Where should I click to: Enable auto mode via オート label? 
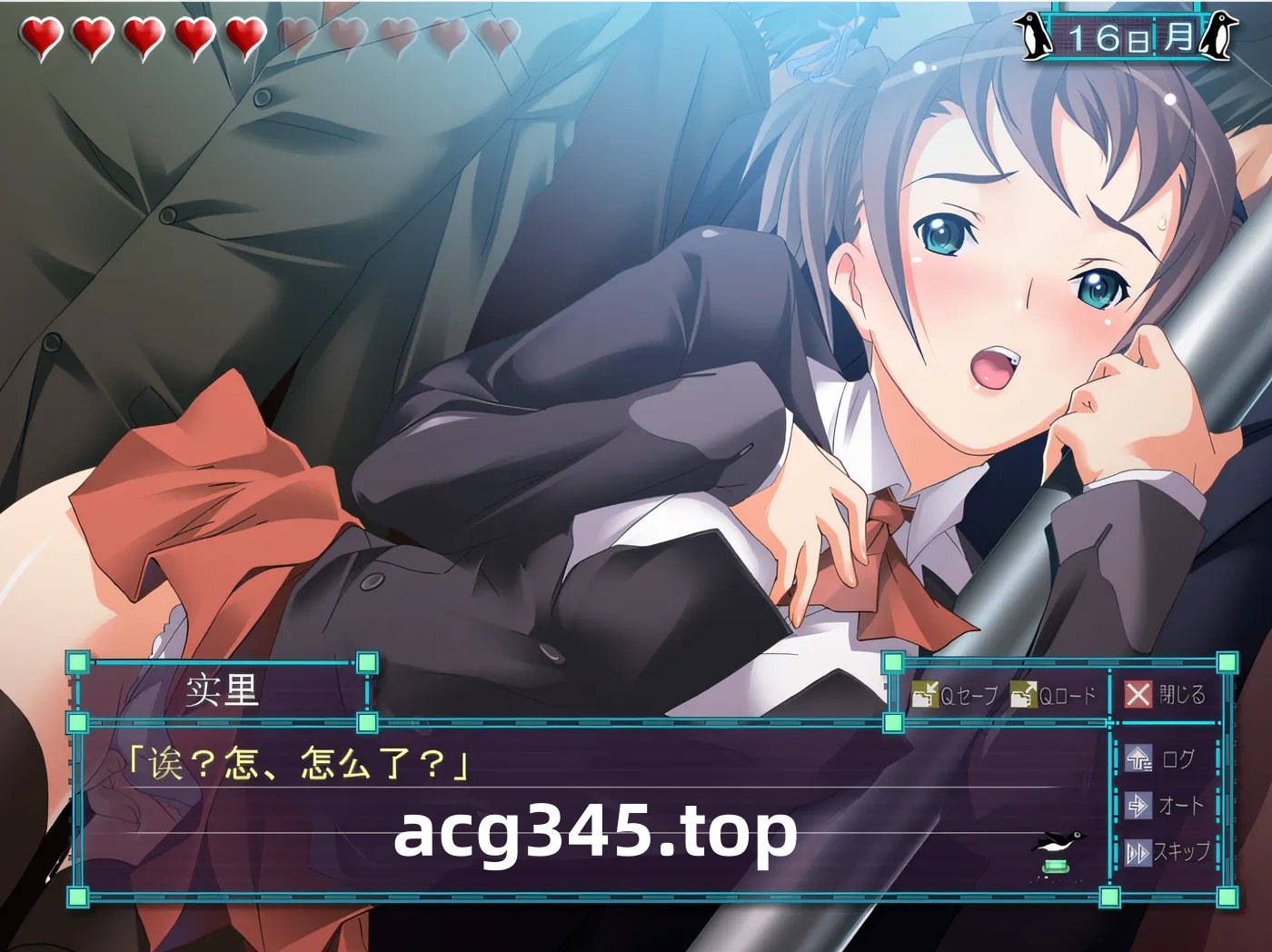[1179, 806]
